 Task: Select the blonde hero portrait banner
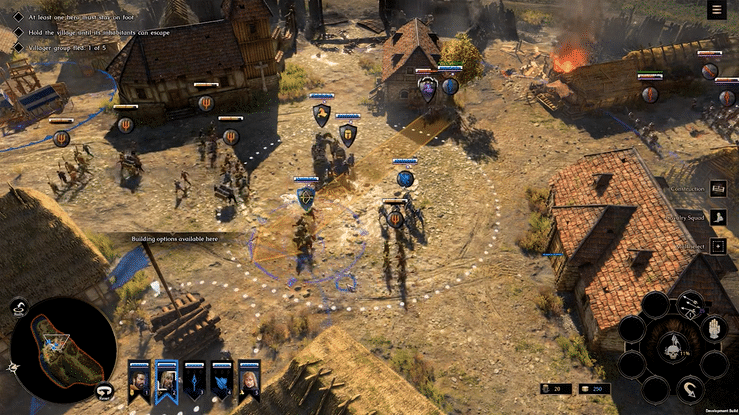[249, 380]
